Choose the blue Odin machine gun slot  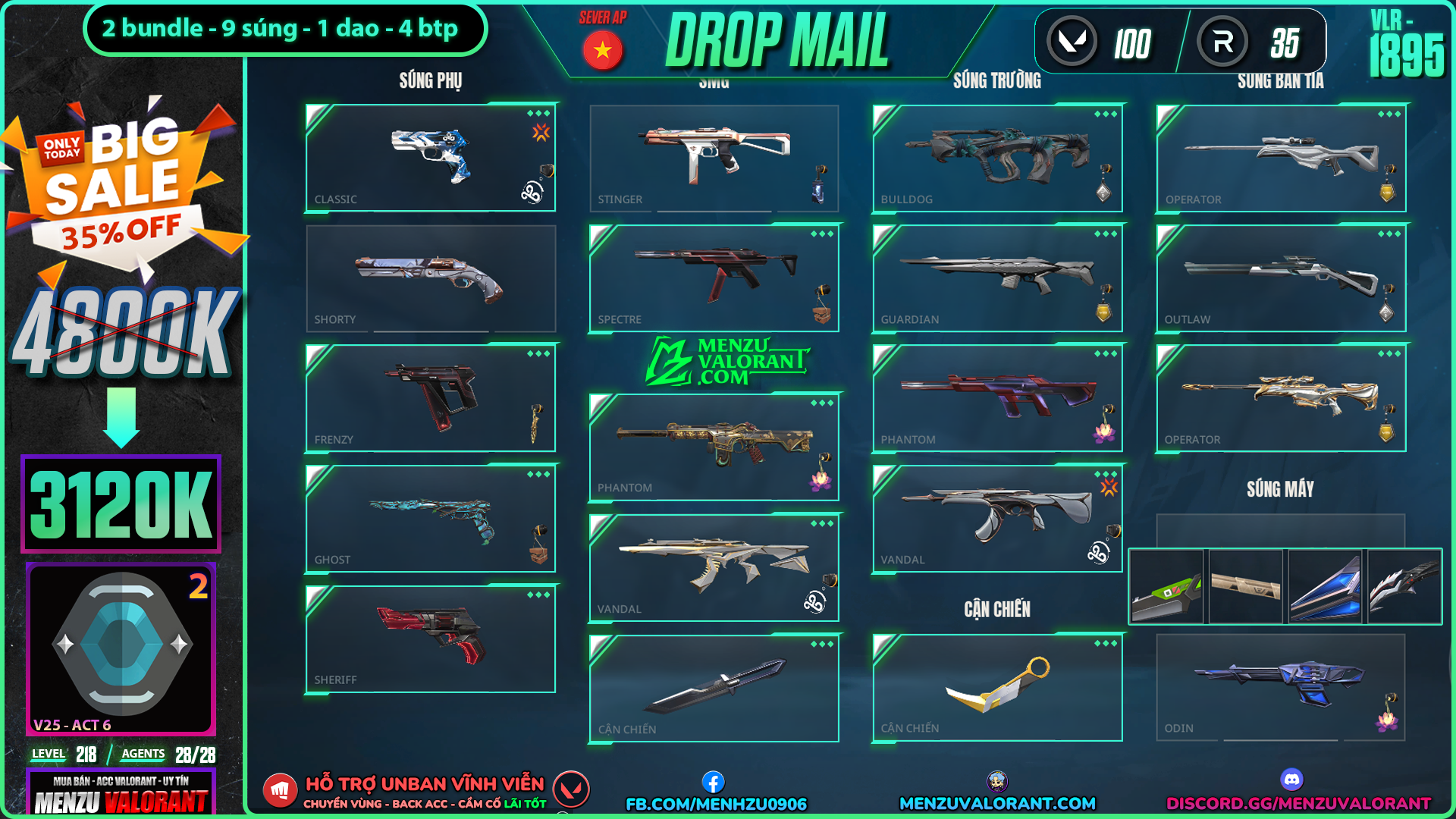[1281, 687]
